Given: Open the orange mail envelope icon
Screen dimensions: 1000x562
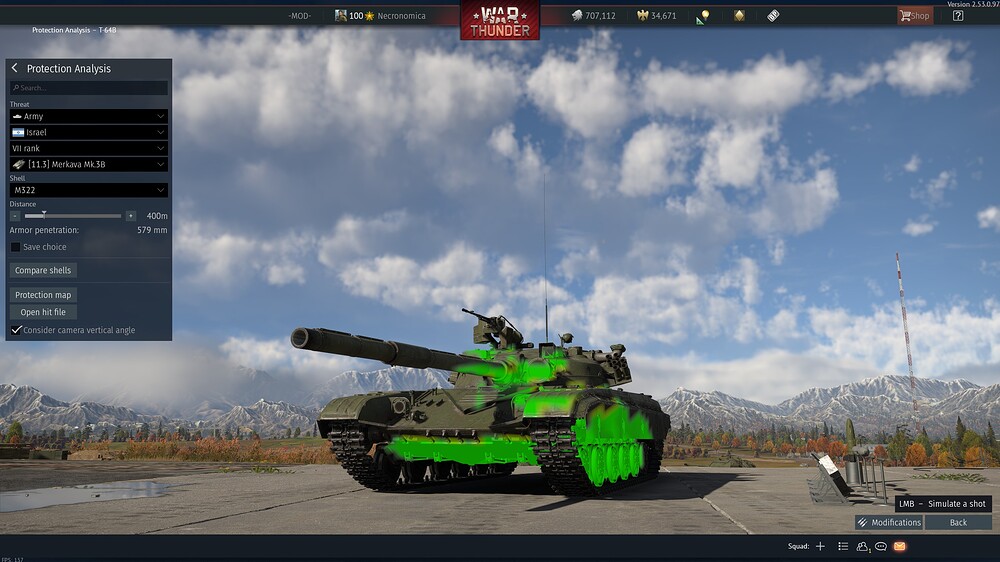Looking at the screenshot, I should click(x=899, y=546).
